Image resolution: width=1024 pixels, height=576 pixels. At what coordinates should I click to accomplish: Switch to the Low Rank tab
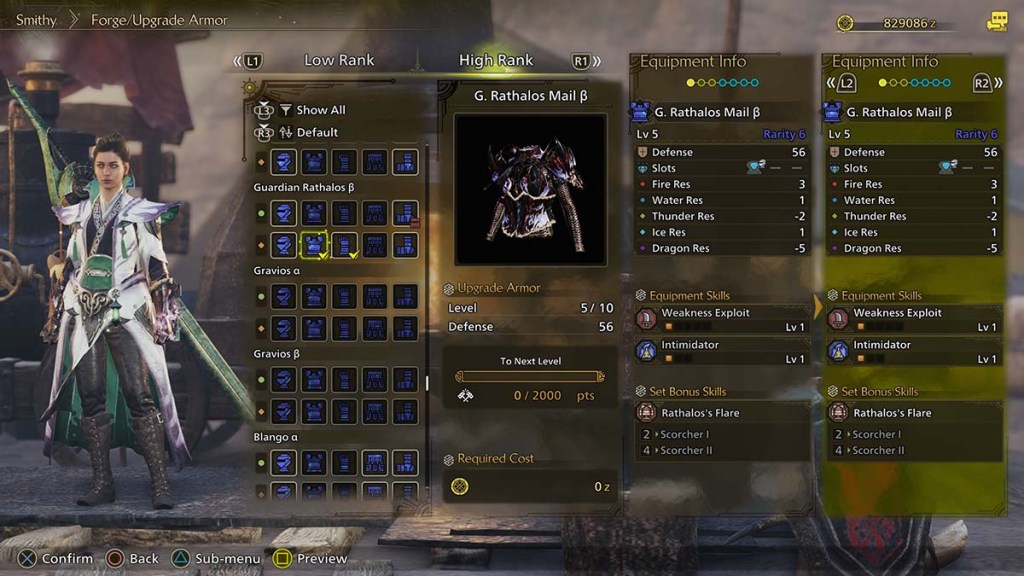coord(339,60)
